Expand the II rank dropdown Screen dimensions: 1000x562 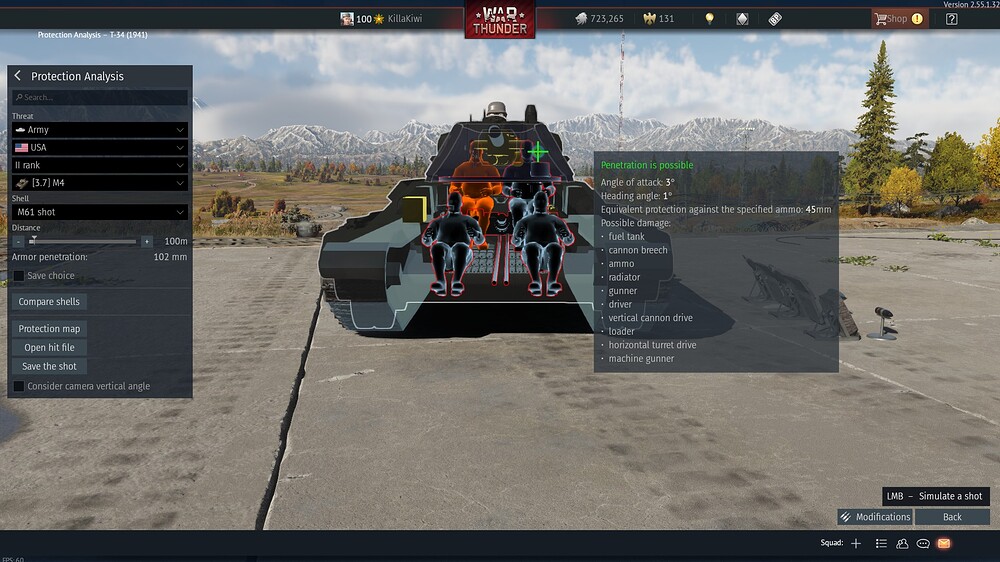[100, 165]
